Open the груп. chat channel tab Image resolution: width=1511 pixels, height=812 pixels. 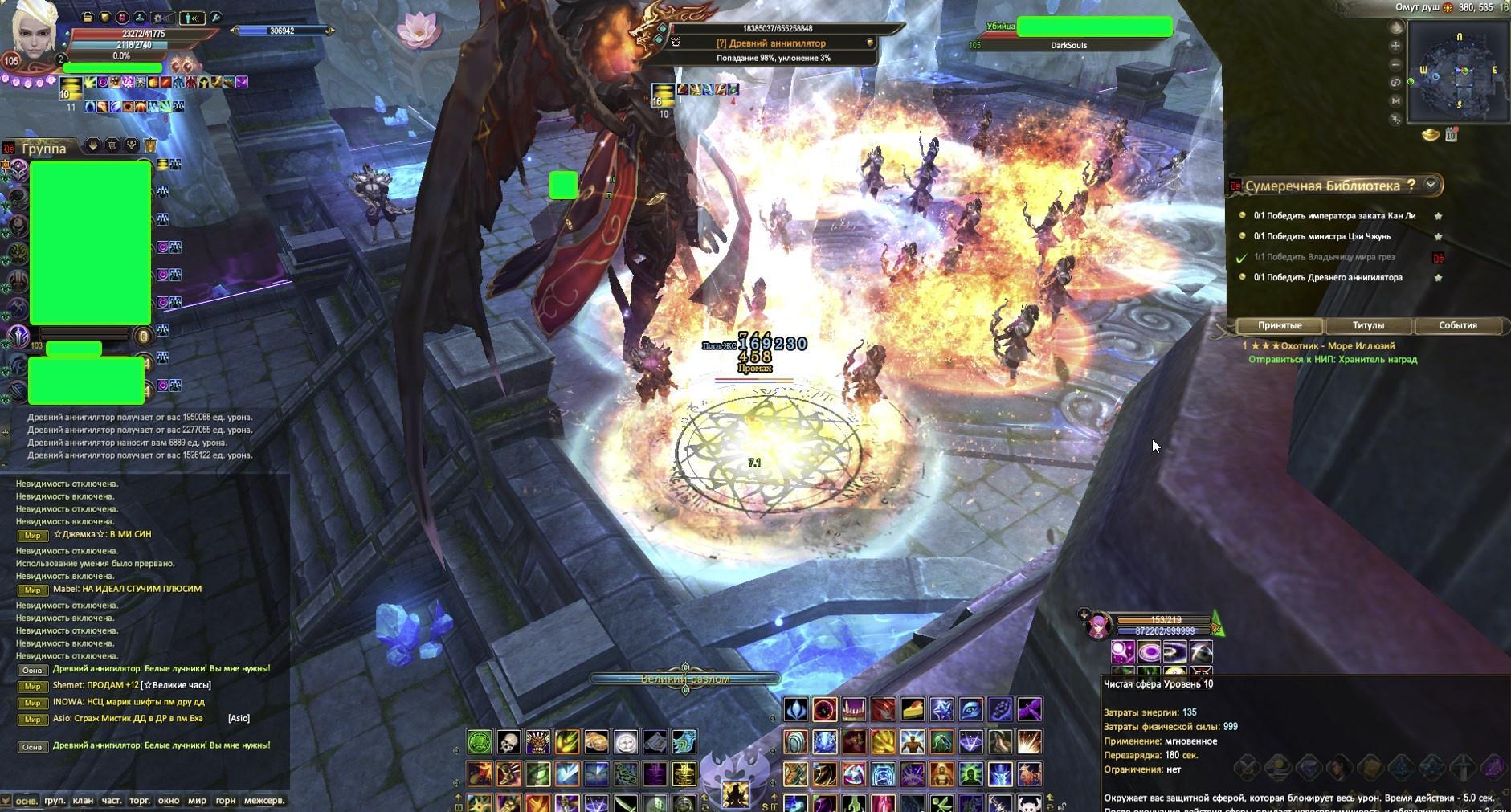pos(55,800)
